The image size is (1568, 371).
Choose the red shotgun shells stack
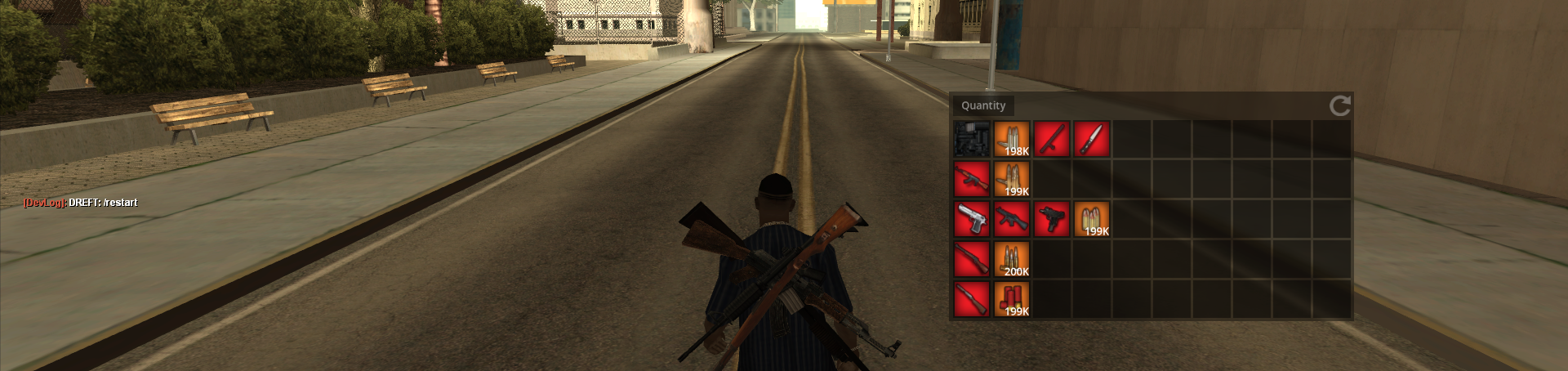pyautogui.click(x=1012, y=299)
